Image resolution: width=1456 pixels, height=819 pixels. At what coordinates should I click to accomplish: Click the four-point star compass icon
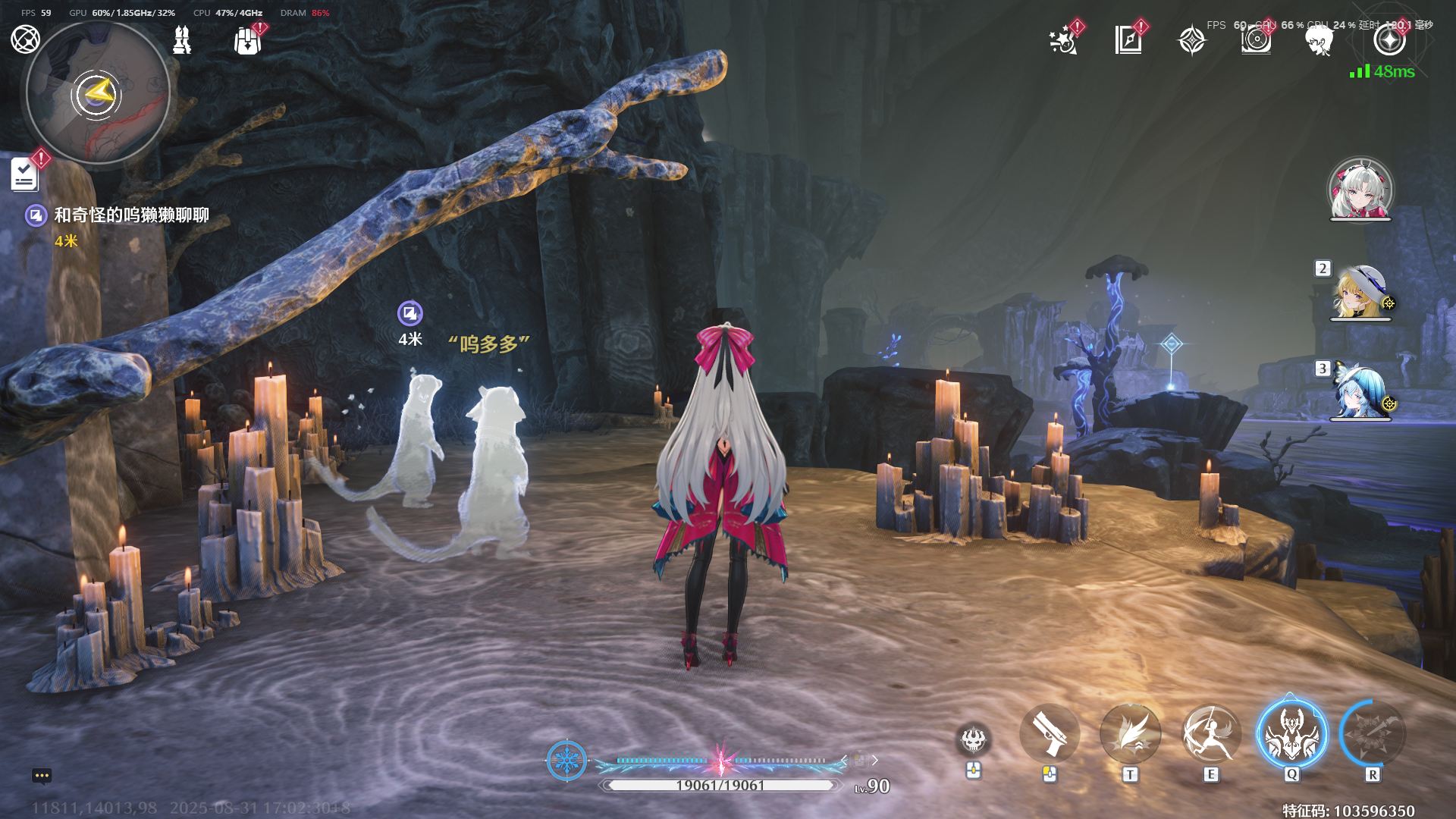pyautogui.click(x=1191, y=40)
